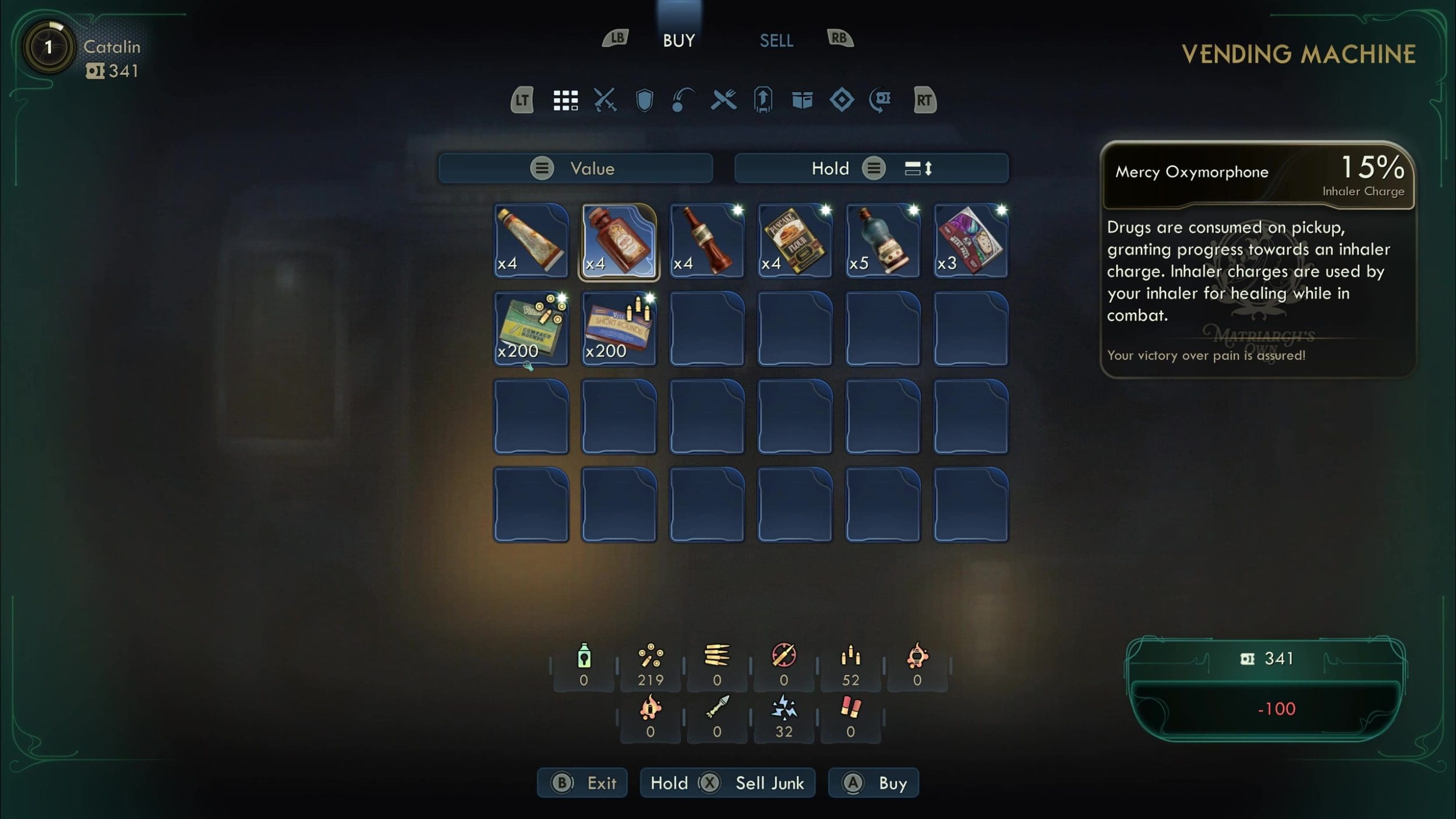Buy the selected item
Image resolution: width=1456 pixels, height=819 pixels.
[873, 783]
